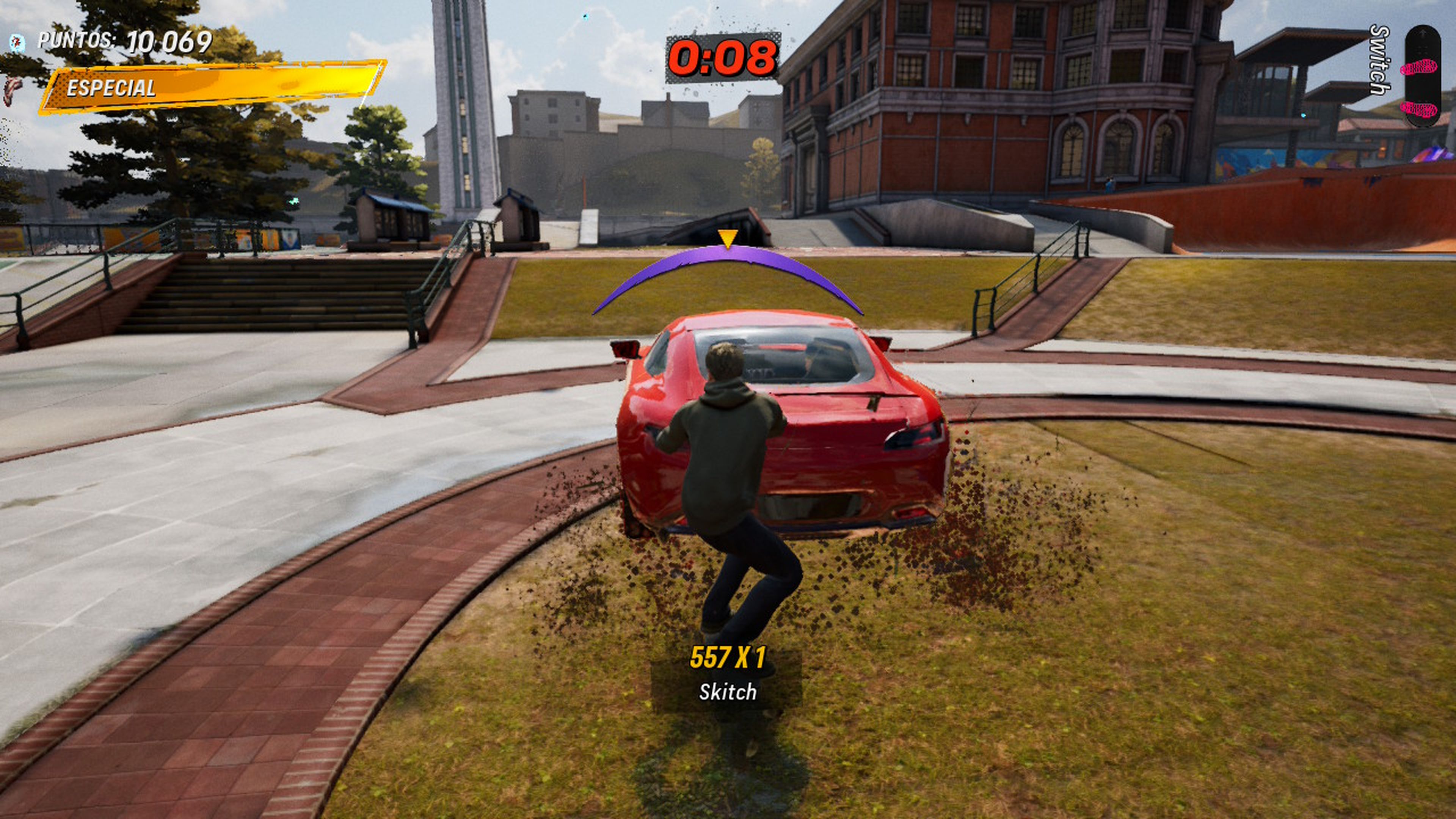Click the up arrow on the skateboard indicator
Image resolution: width=1456 pixels, height=819 pixels.
tap(1423, 33)
